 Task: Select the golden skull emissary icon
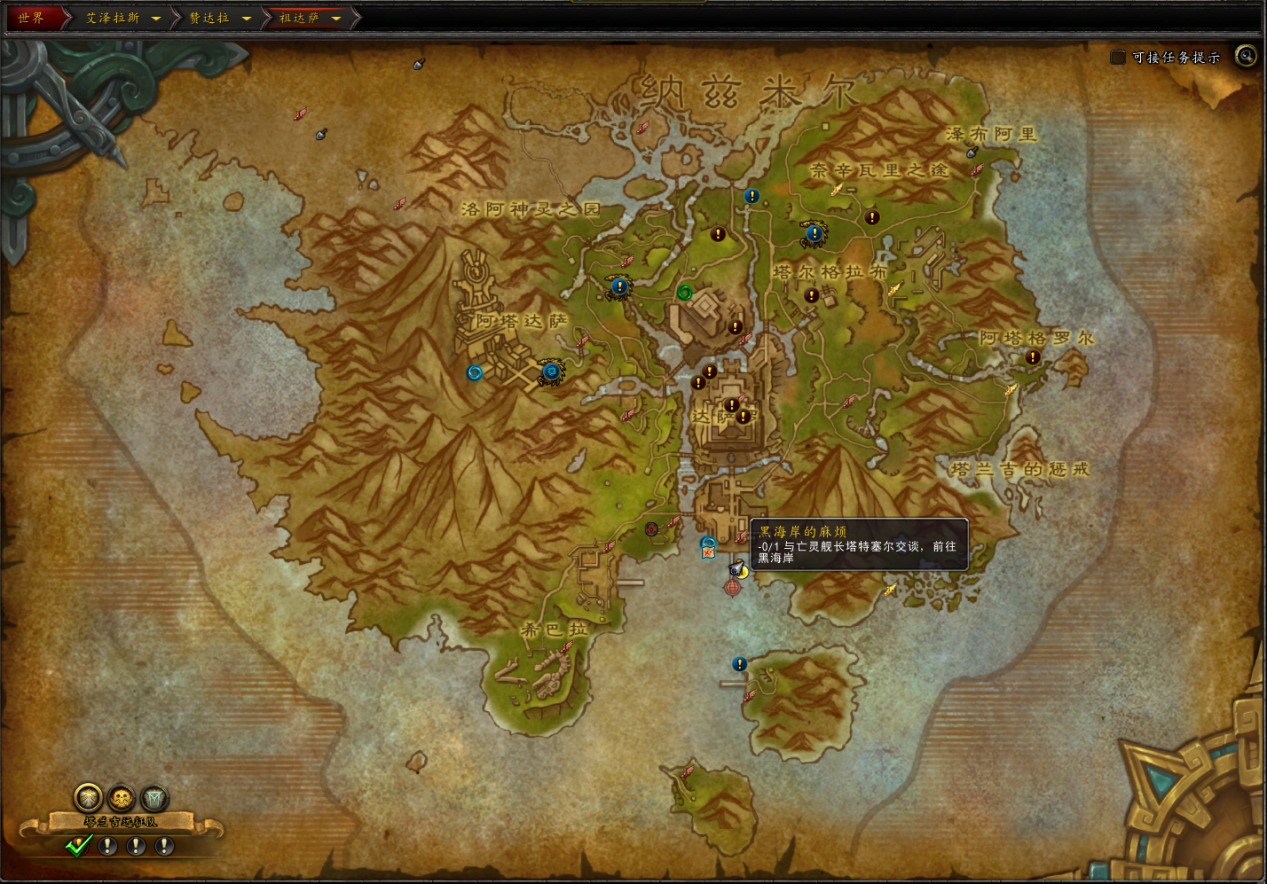[x=121, y=798]
